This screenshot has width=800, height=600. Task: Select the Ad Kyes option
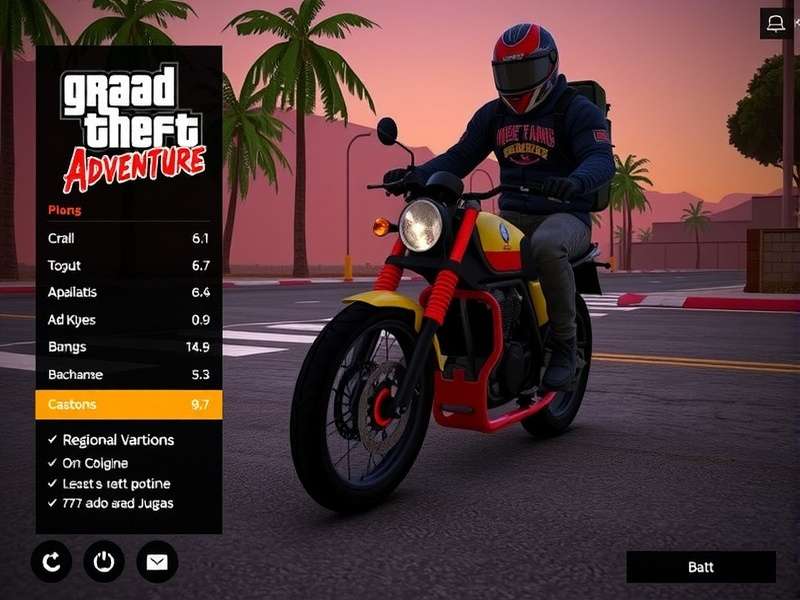pyautogui.click(x=128, y=320)
